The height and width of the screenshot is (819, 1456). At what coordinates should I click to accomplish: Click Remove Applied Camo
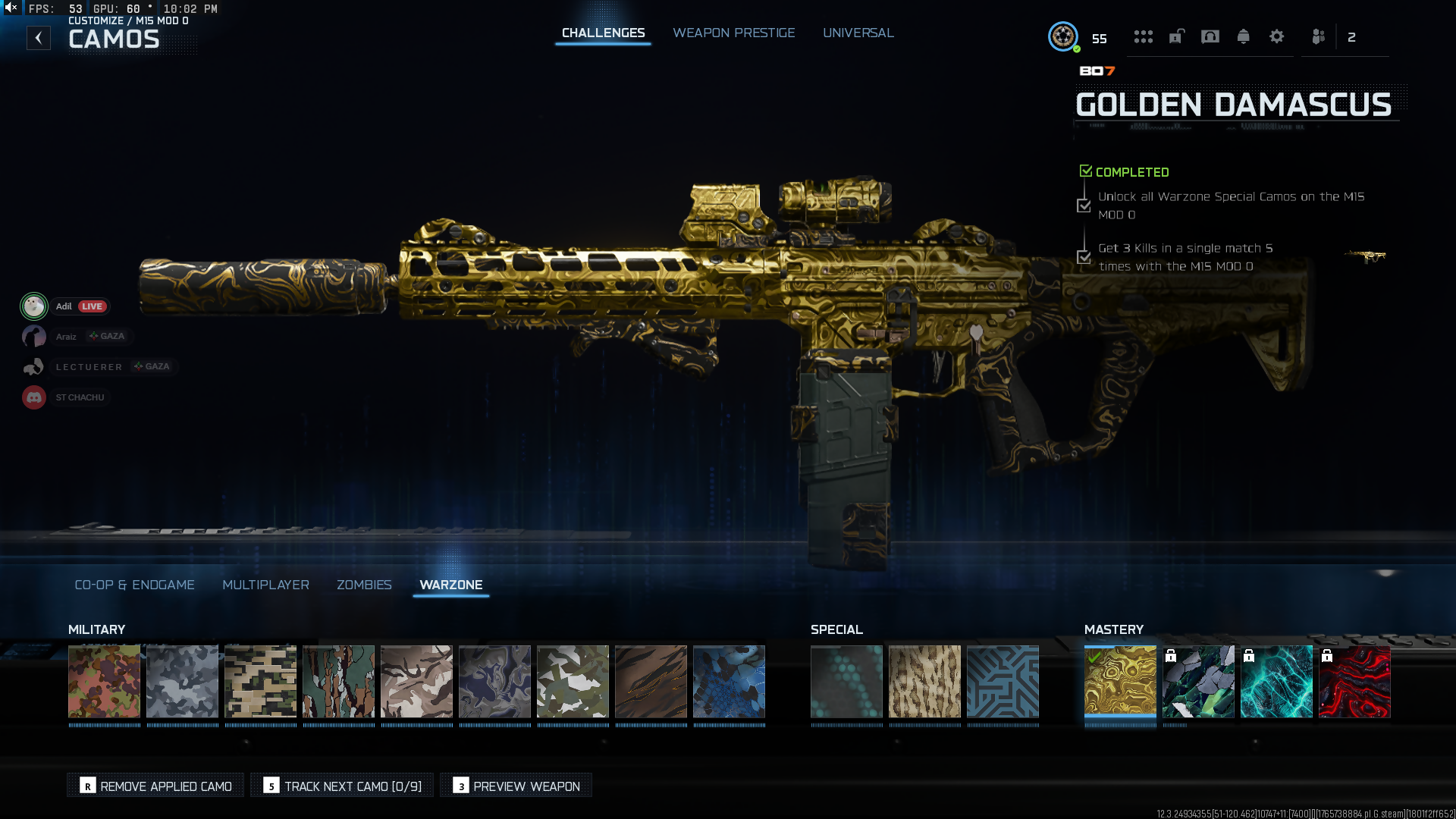(155, 786)
